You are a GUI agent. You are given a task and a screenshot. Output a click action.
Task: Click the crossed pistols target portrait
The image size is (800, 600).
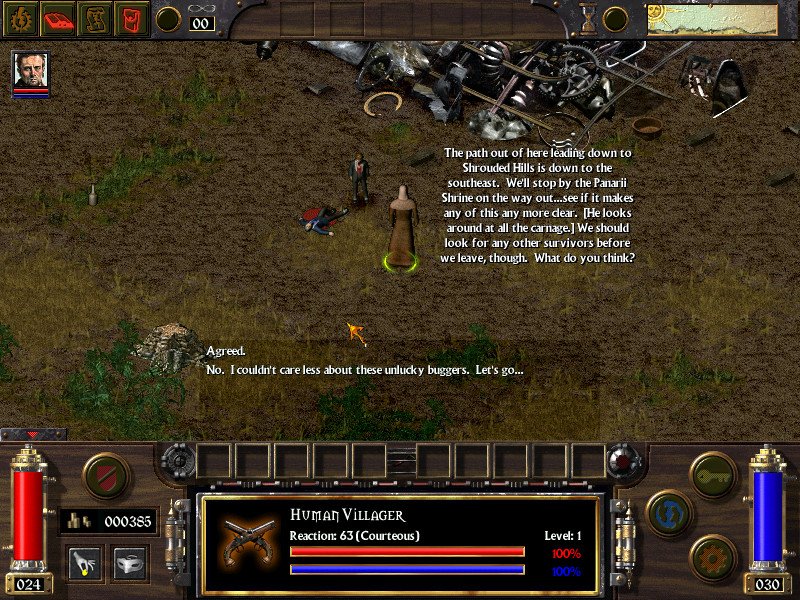point(244,538)
